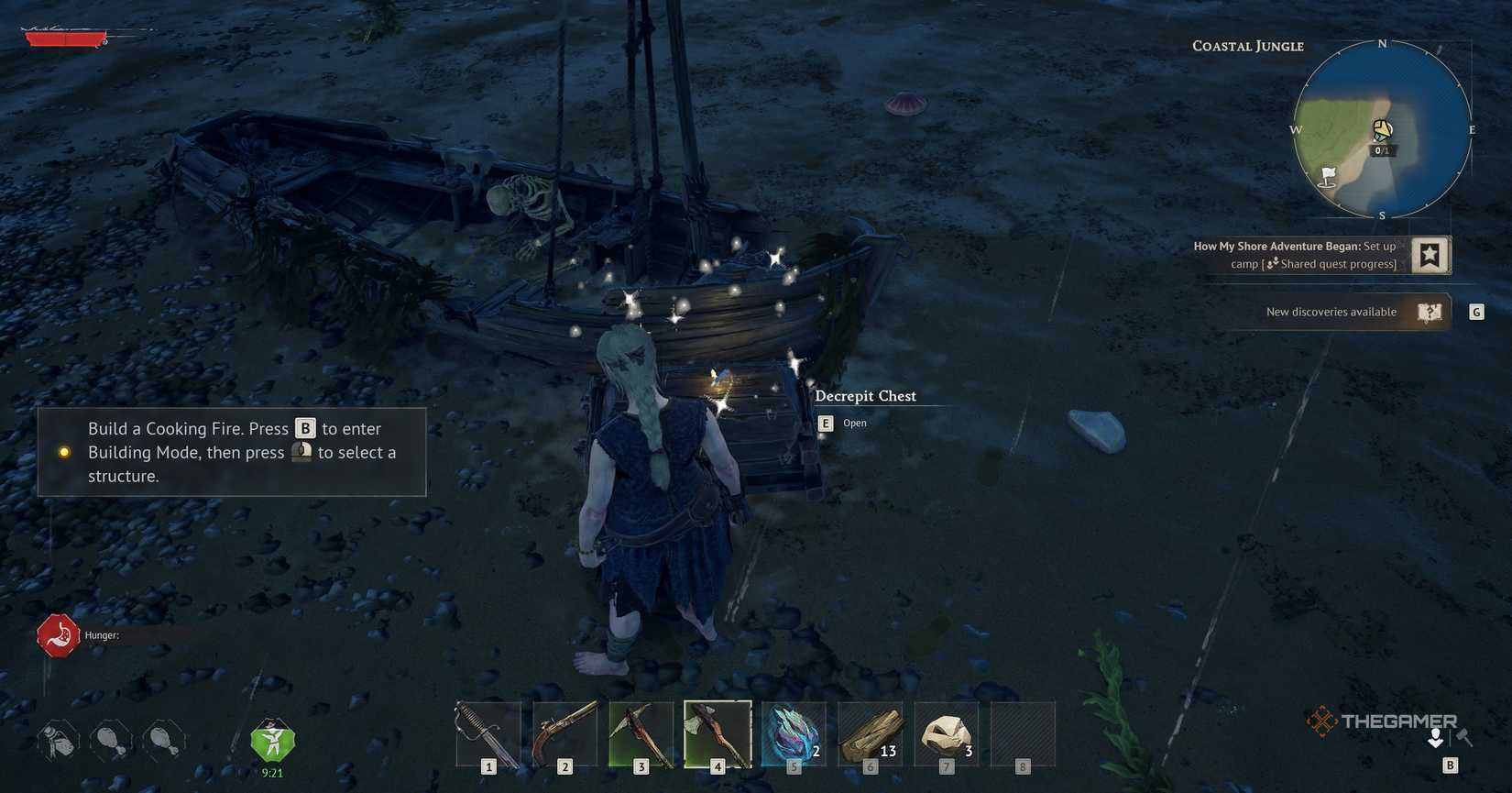The height and width of the screenshot is (793, 1512).
Task: Equip the axe in hotbar slot 4
Action: click(x=717, y=732)
